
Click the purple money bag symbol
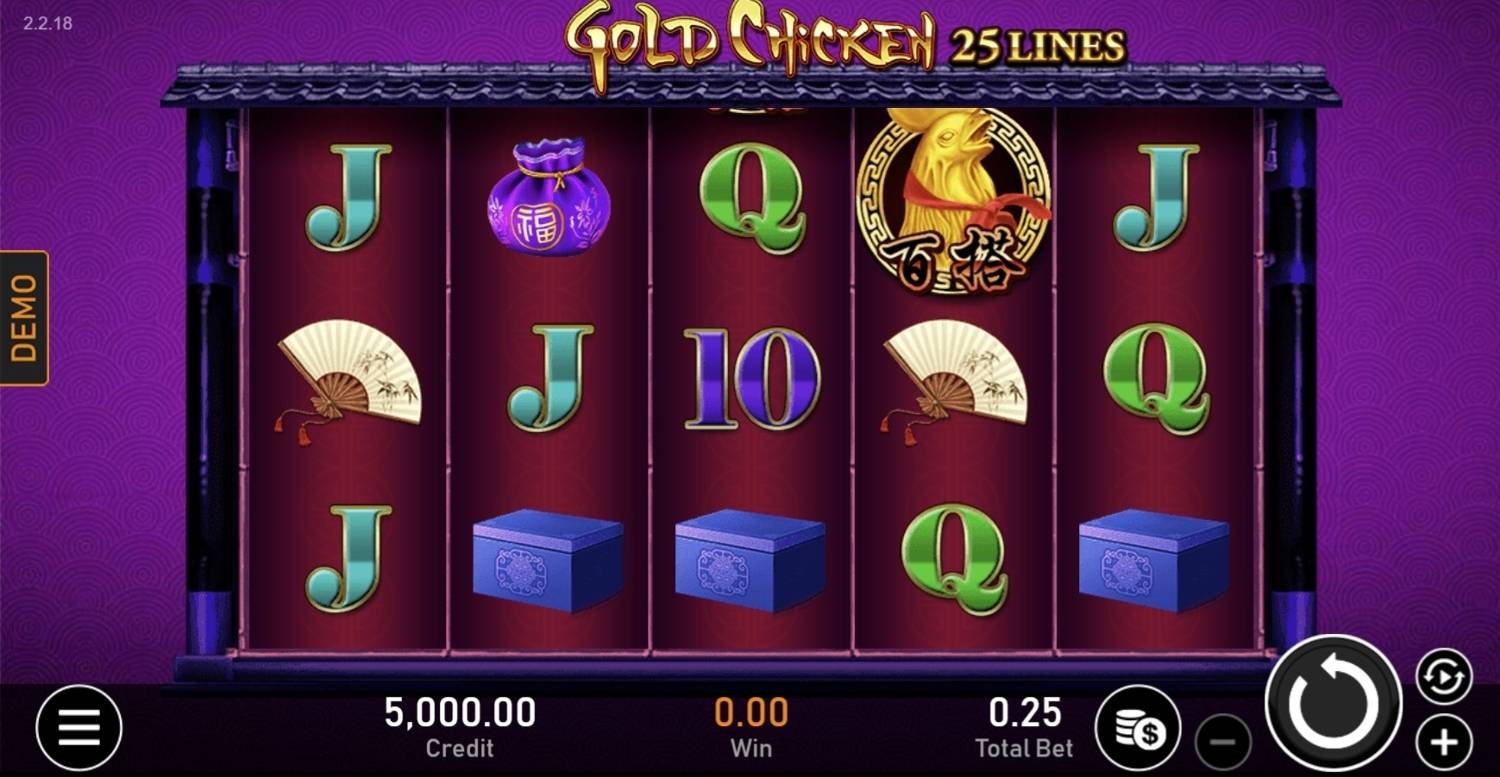(548, 200)
